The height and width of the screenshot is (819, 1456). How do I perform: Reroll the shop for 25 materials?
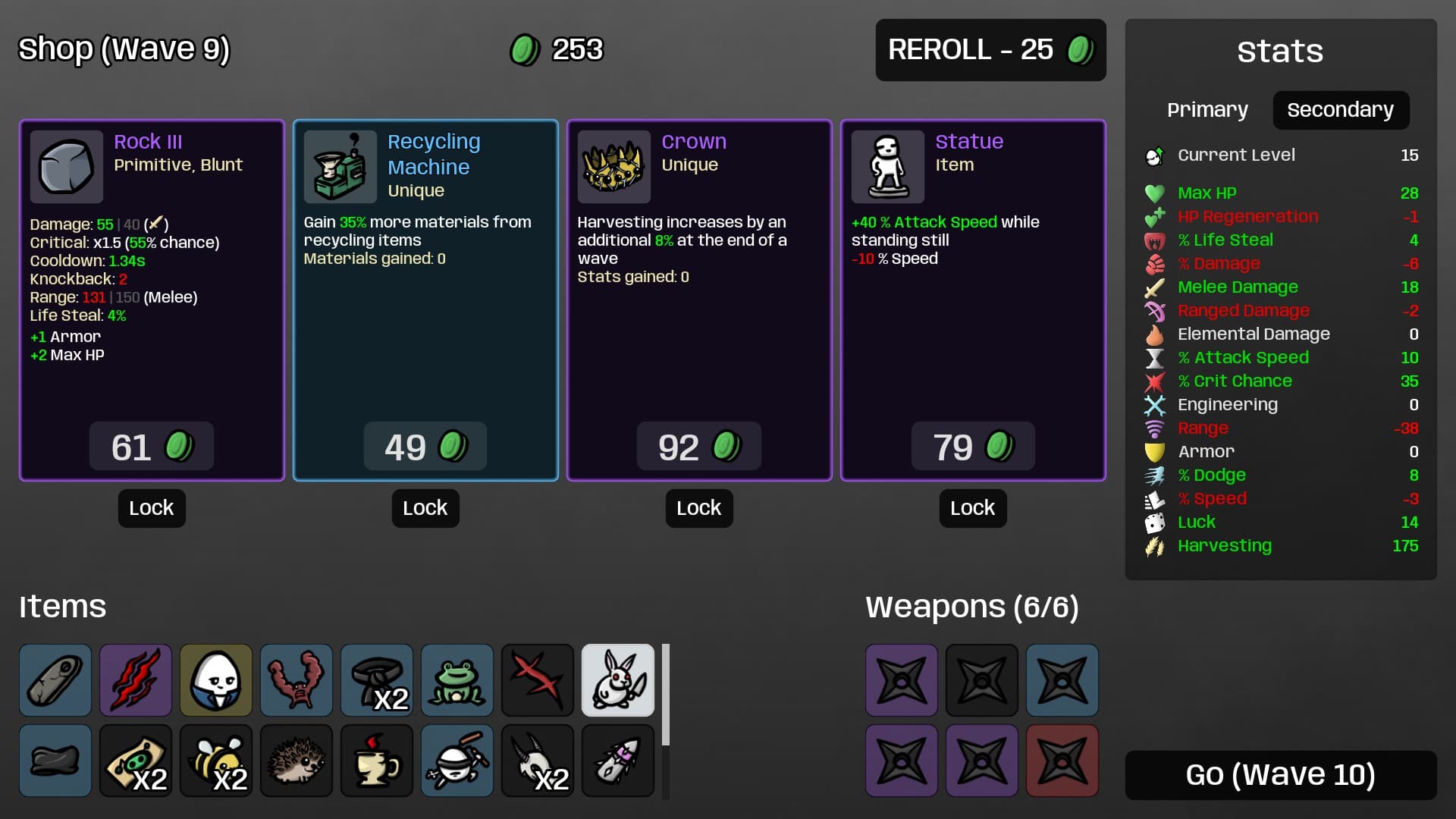click(x=990, y=50)
